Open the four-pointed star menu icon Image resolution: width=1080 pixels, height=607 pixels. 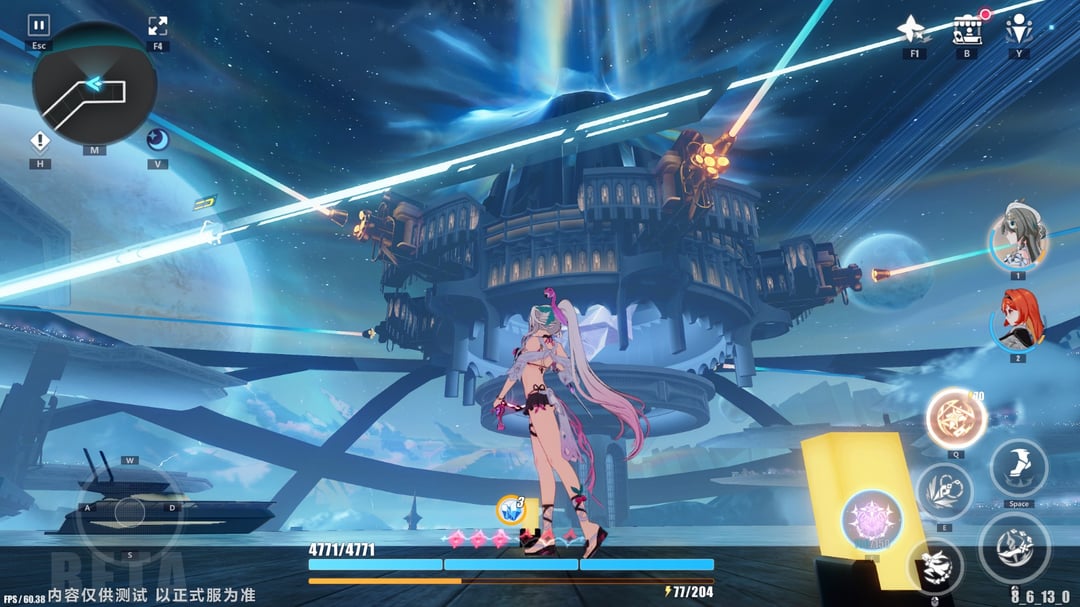tap(914, 30)
